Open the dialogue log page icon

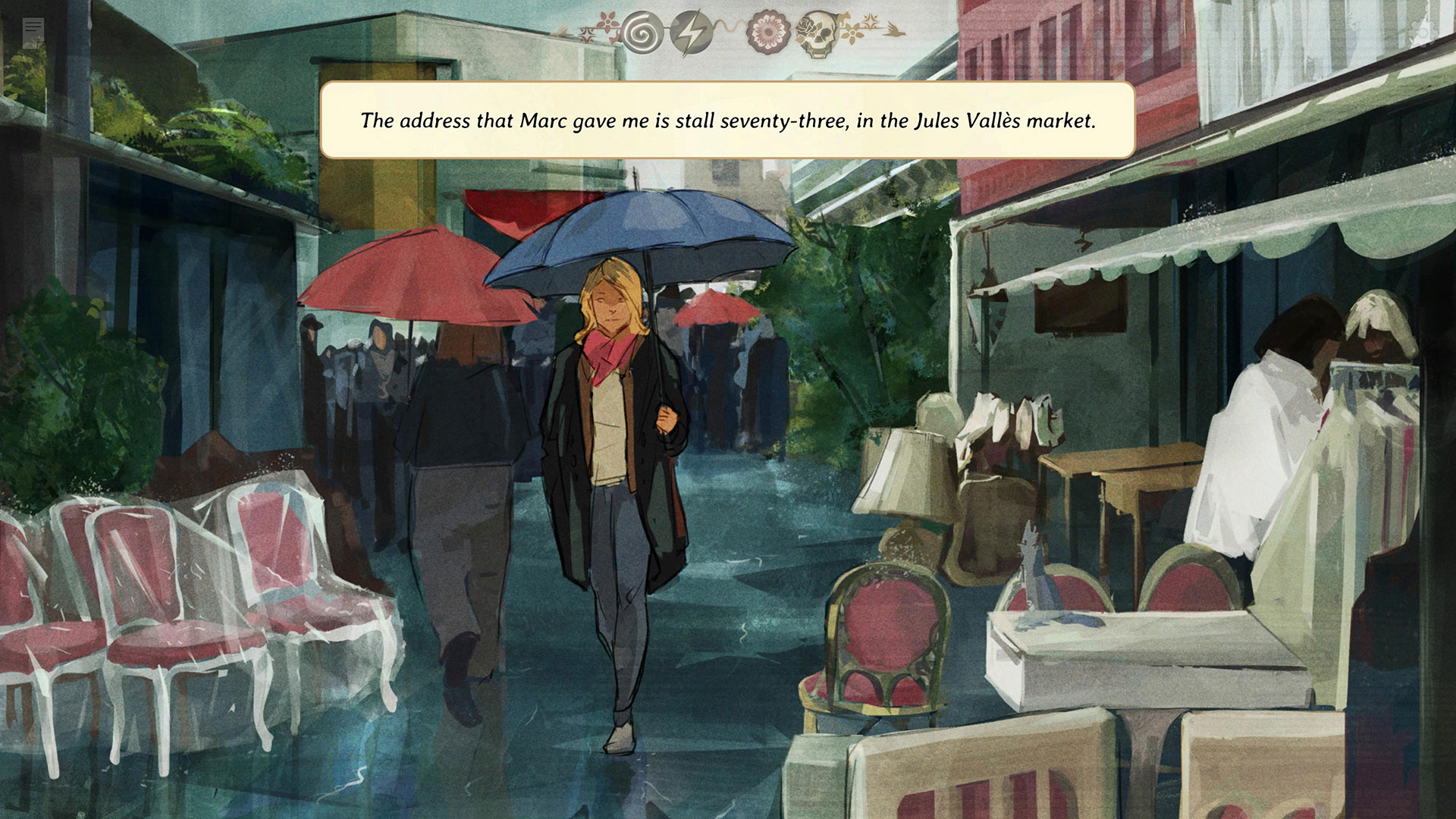(33, 33)
